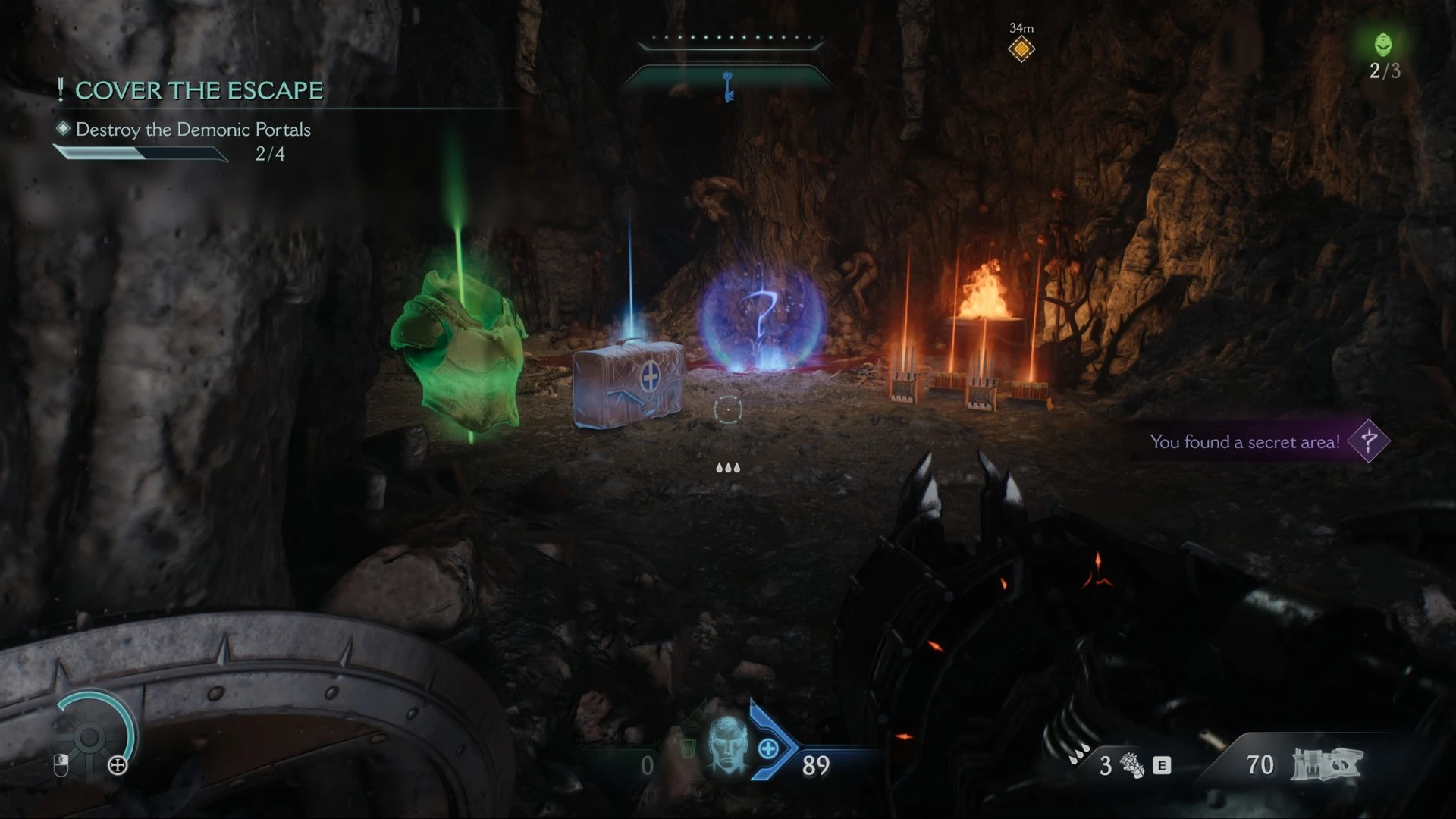Select the orange objective waypoint marker
This screenshot has width=1456, height=819.
(x=1021, y=49)
